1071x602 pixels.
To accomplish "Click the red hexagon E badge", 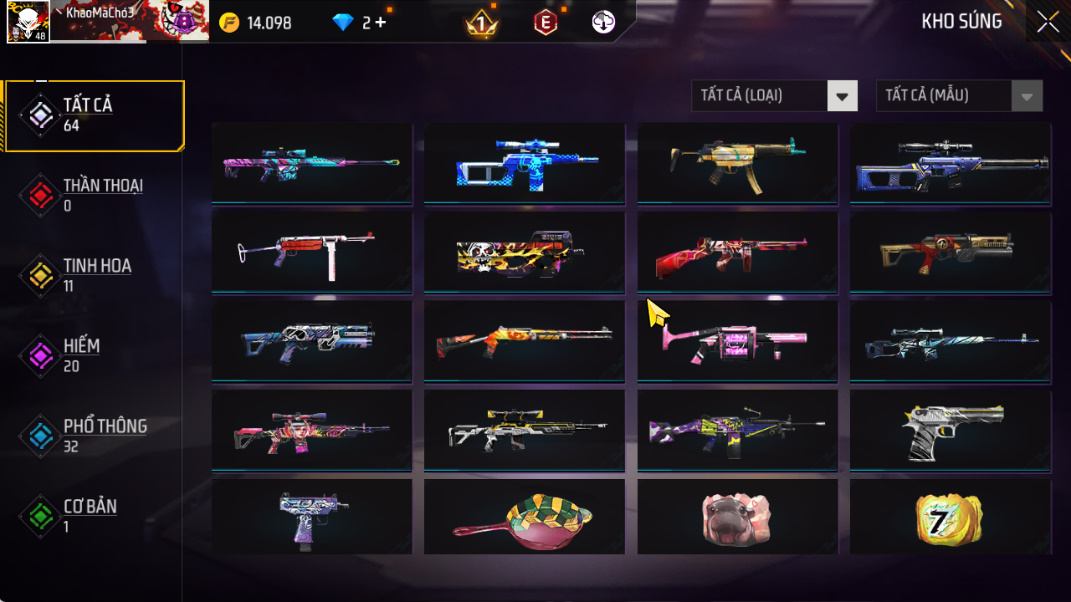I will point(545,22).
